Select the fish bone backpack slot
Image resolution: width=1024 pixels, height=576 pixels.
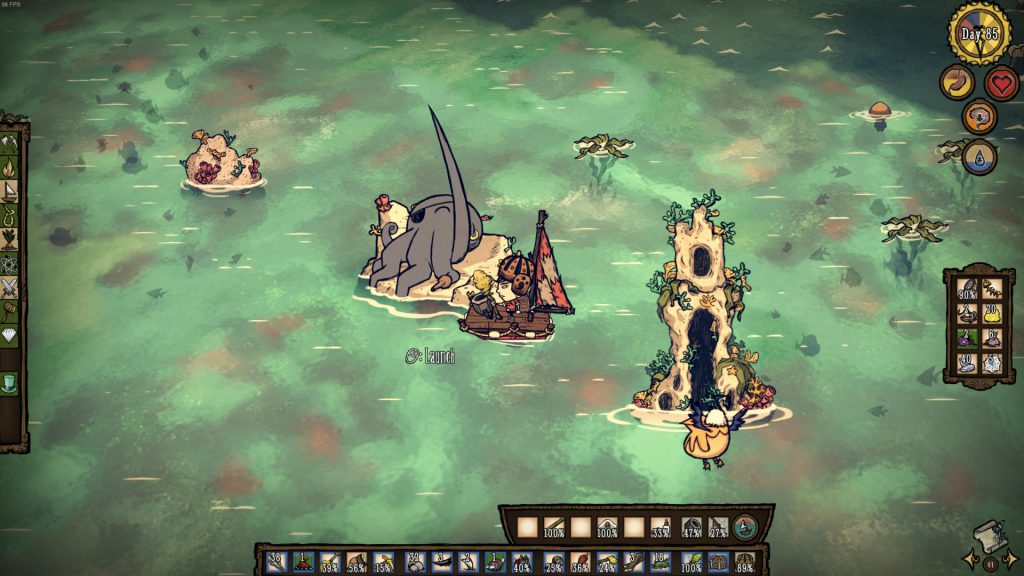click(992, 288)
